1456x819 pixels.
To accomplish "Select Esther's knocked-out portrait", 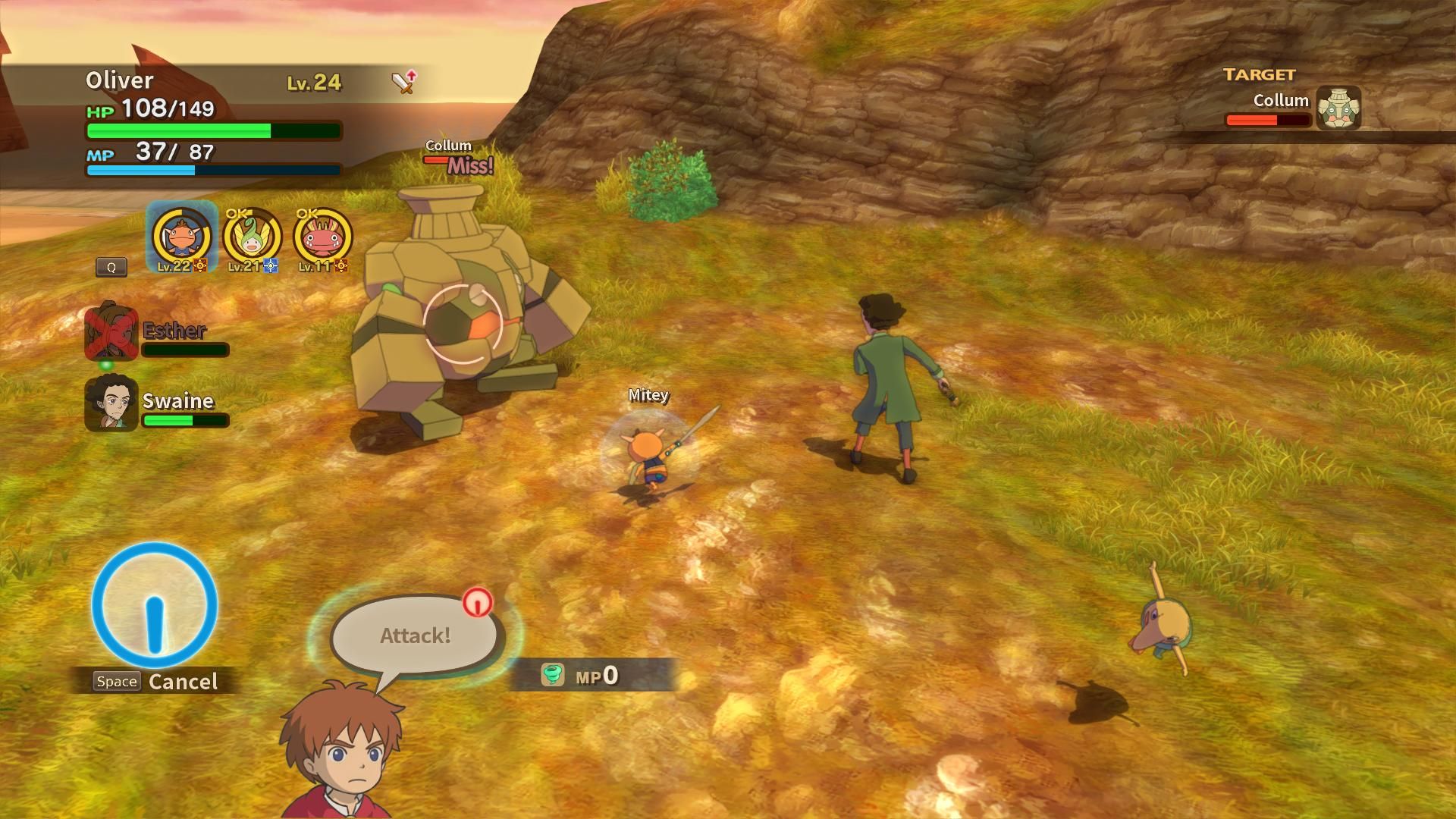I will pyautogui.click(x=111, y=332).
